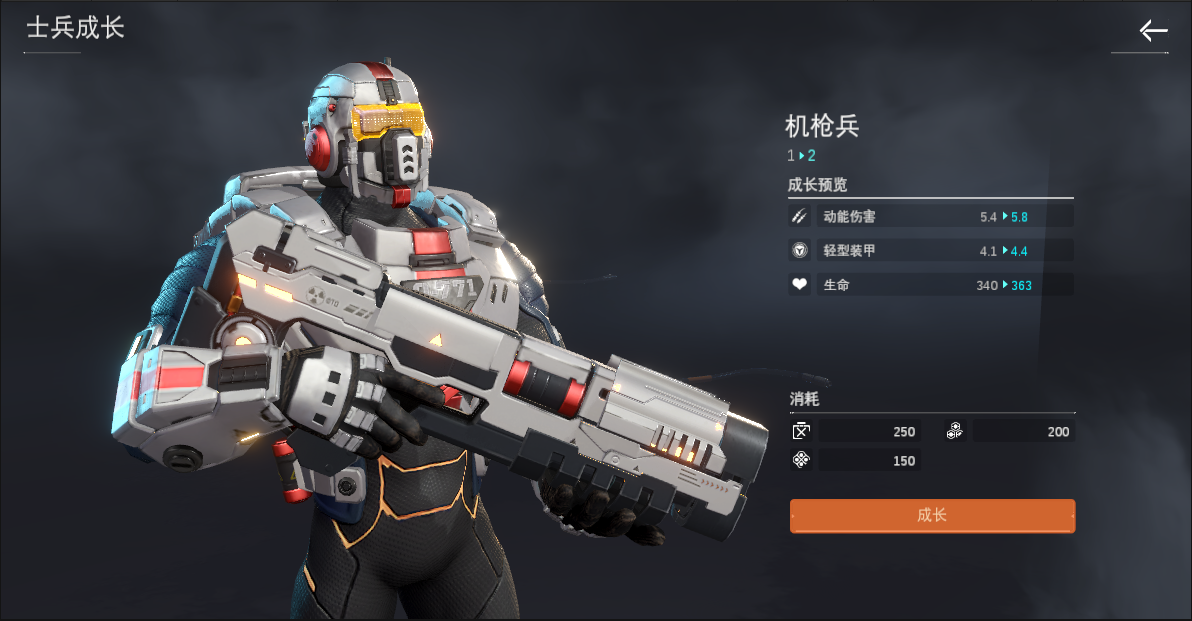Select the 轻型装甲 stat row
The width and height of the screenshot is (1192, 621).
click(x=930, y=251)
